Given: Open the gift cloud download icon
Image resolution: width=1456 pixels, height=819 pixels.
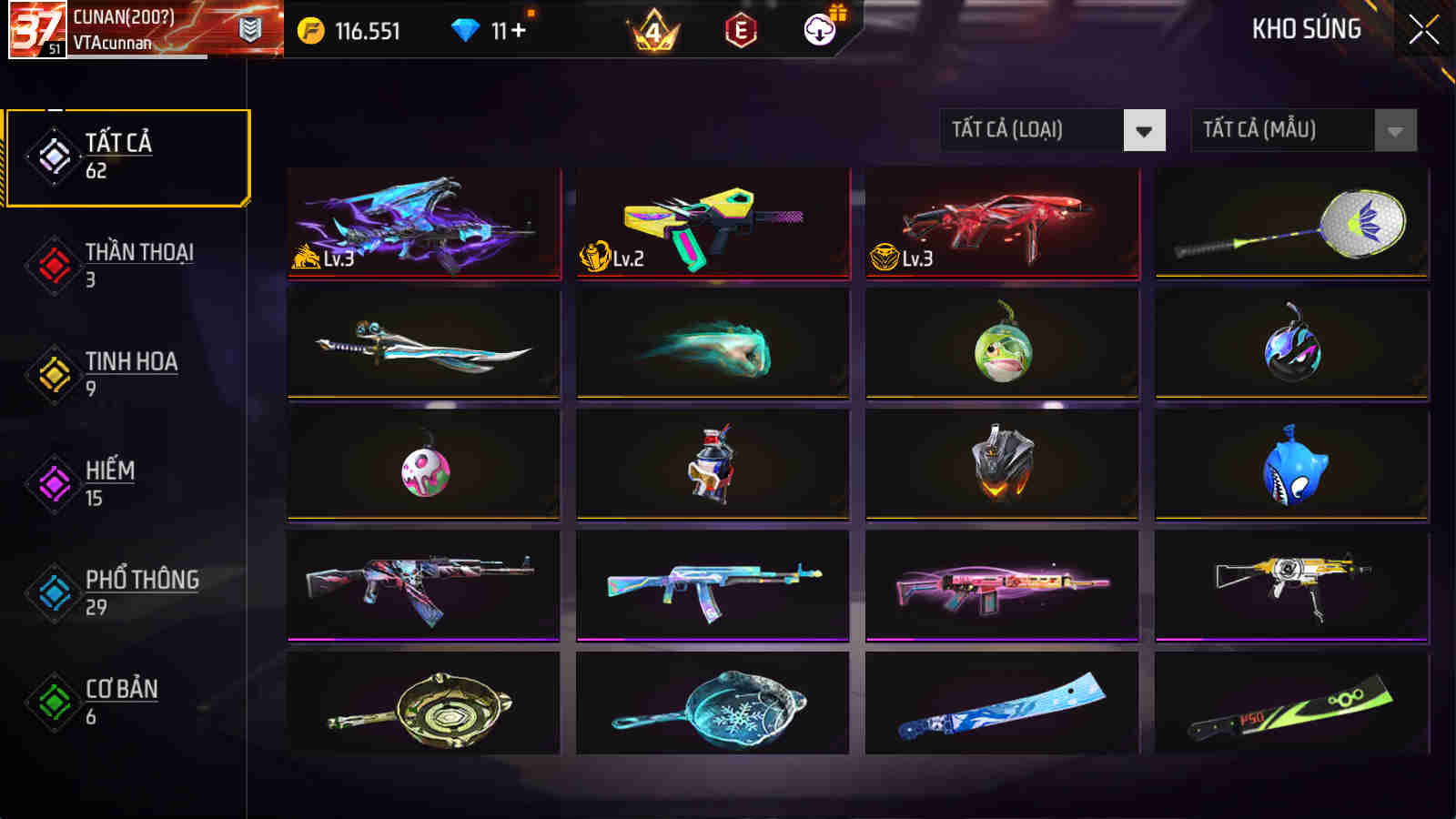Looking at the screenshot, I should 818,30.
